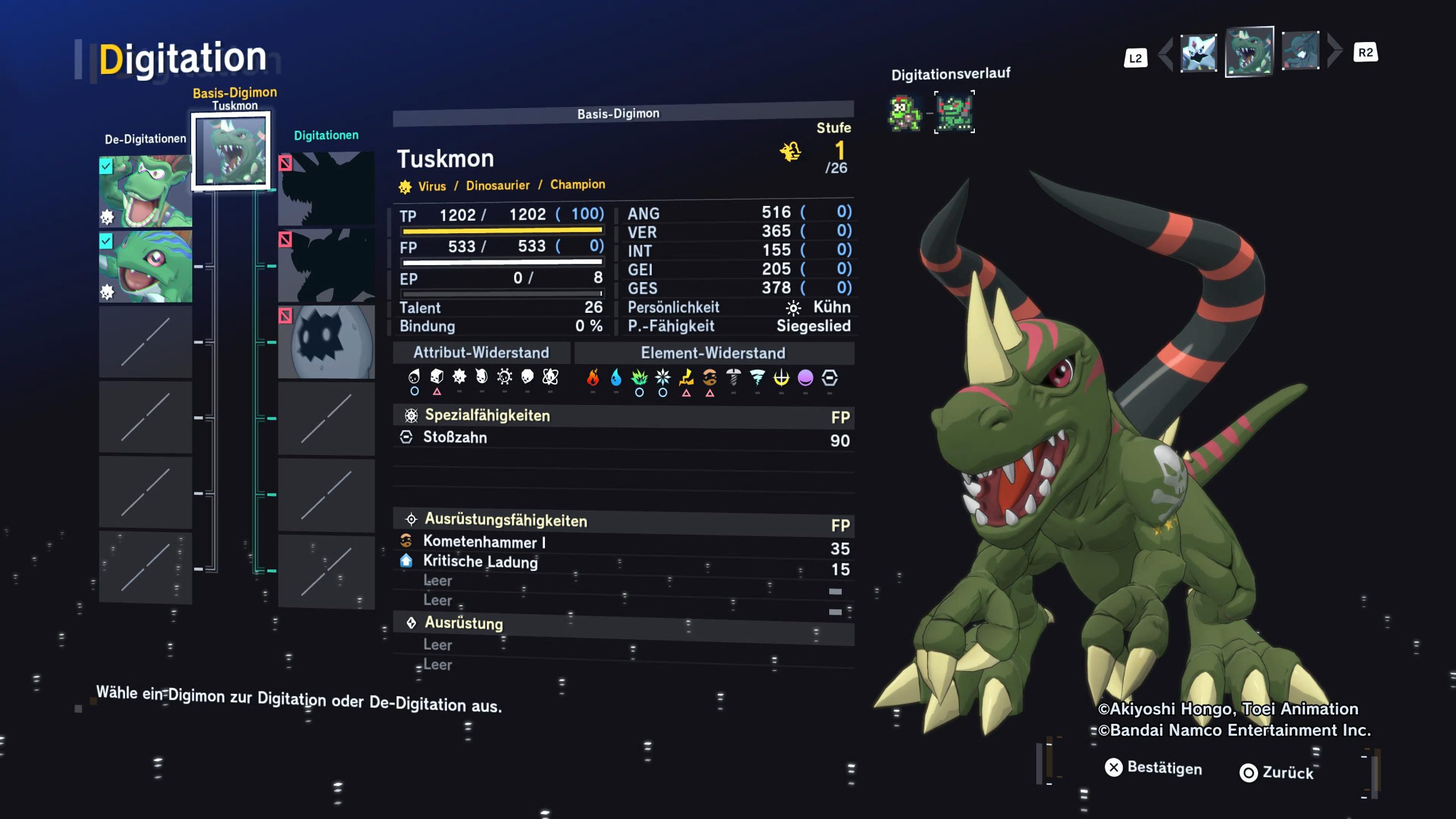Choose the Betamon de-digitation portrait
1456x819 pixels.
146,266
